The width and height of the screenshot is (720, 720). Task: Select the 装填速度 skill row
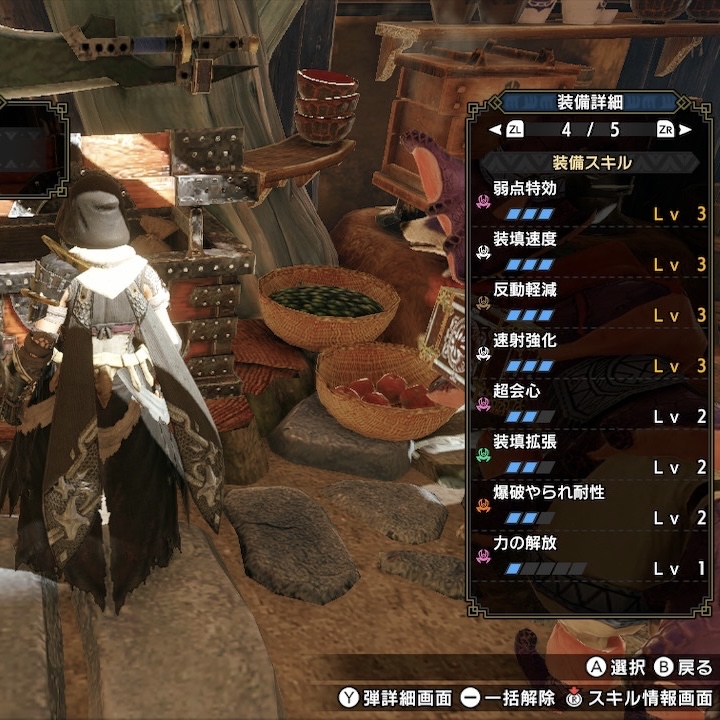point(592,252)
